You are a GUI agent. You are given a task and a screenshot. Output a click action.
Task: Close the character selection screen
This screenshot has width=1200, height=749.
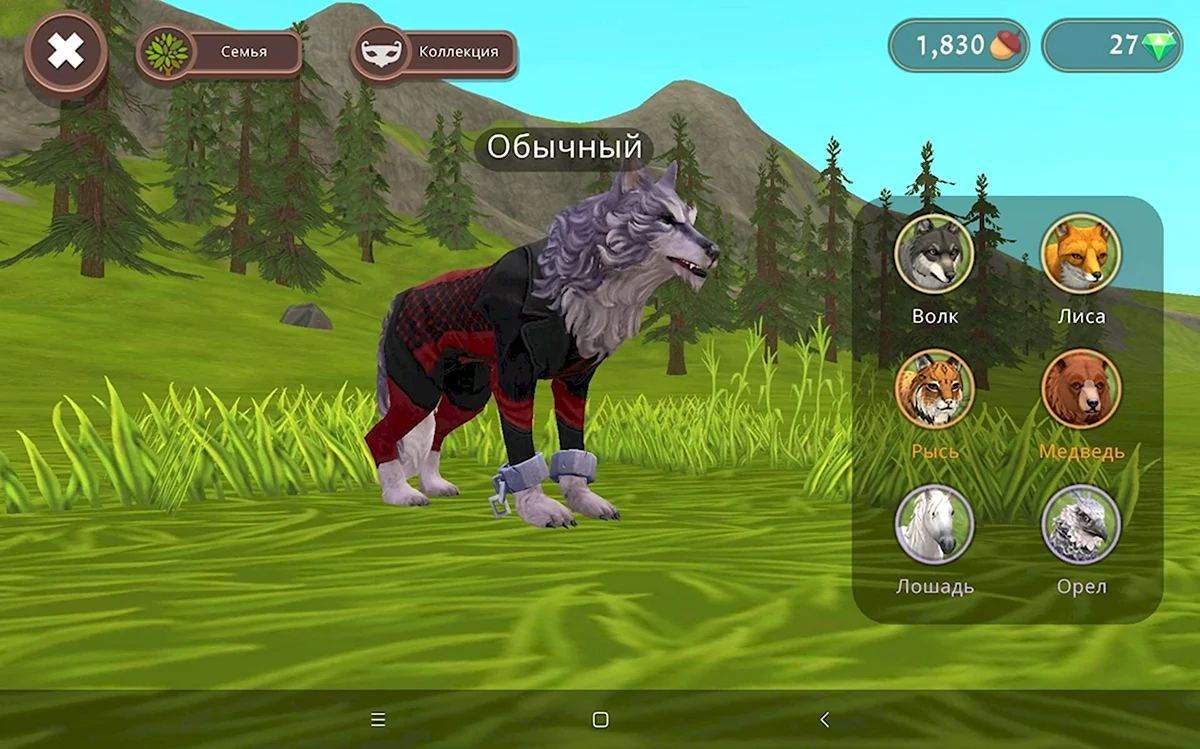[66, 51]
